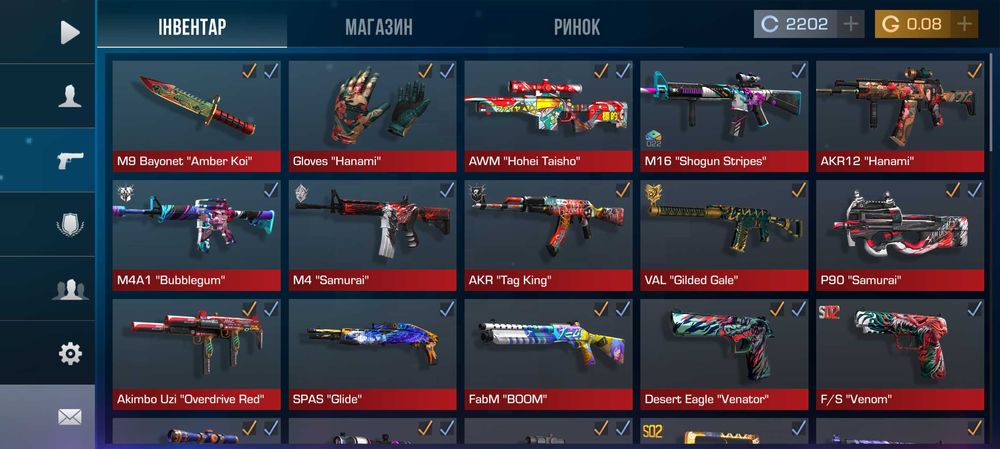
Task: Select the AWM "Hohei Taisho" skin
Action: (x=548, y=115)
